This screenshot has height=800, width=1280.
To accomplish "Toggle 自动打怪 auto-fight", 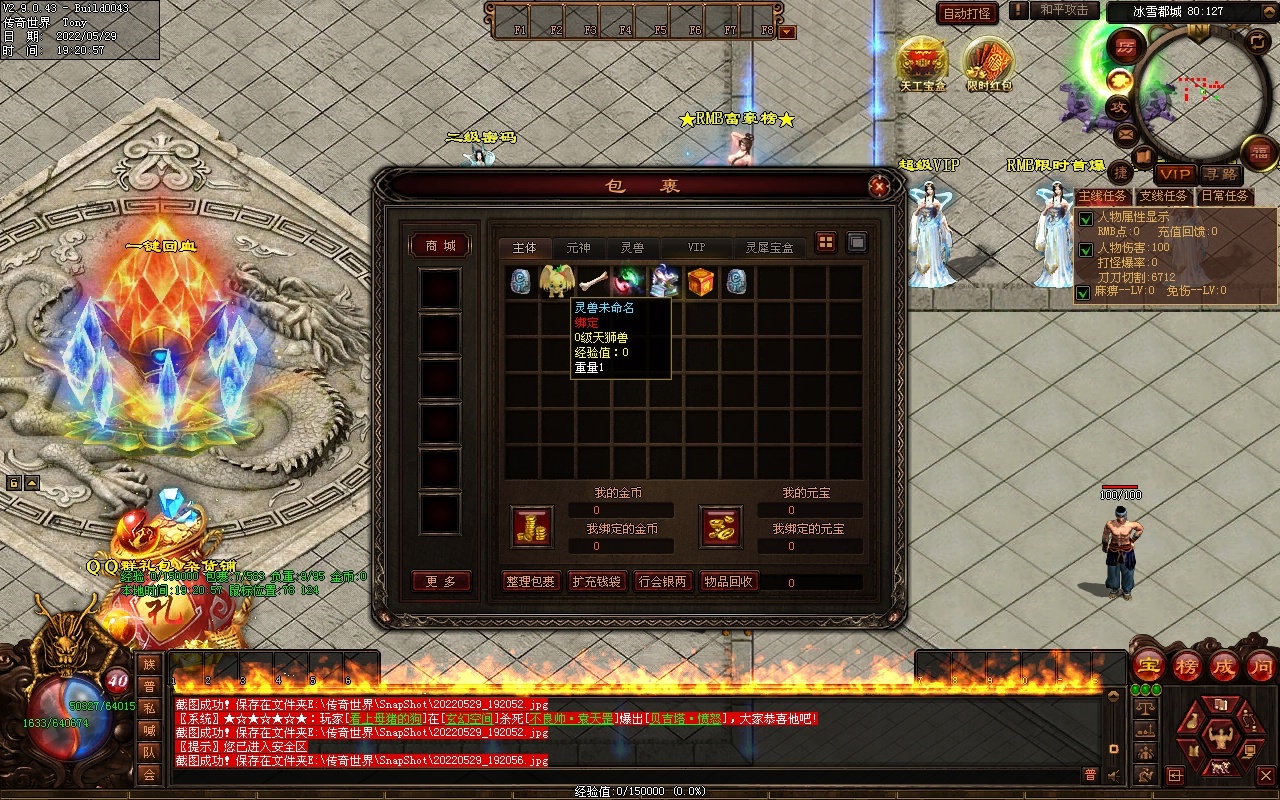I will (967, 13).
